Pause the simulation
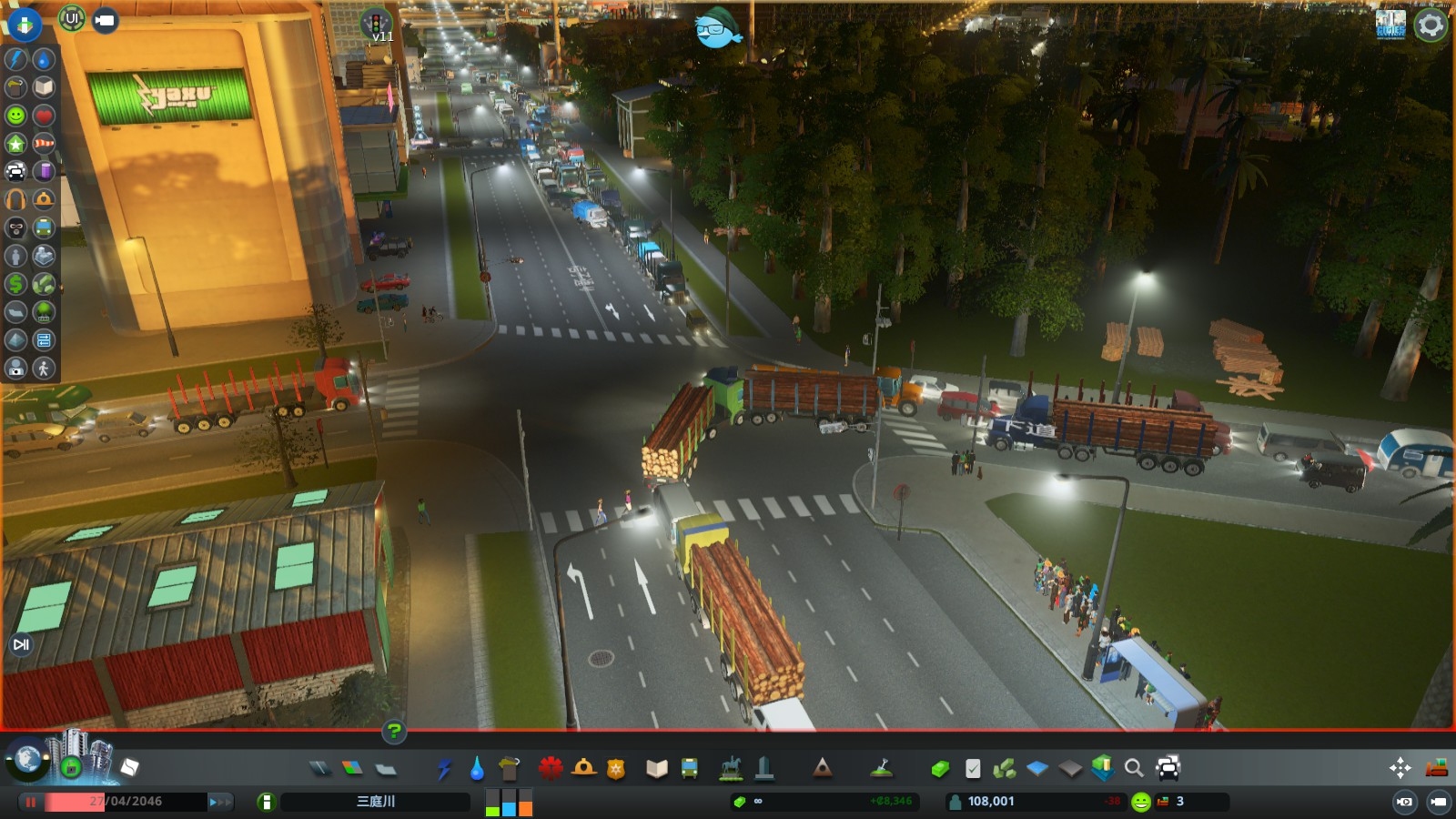The height and width of the screenshot is (819, 1456). (x=31, y=802)
